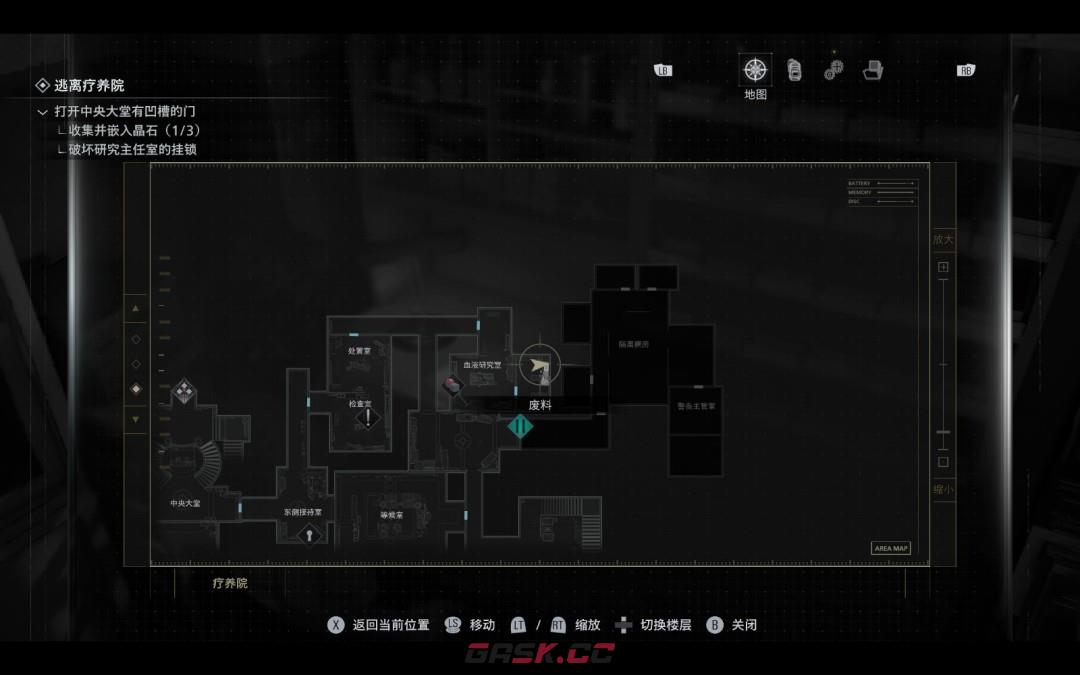
Task: Click the teal diamond map marker
Action: tap(520, 427)
